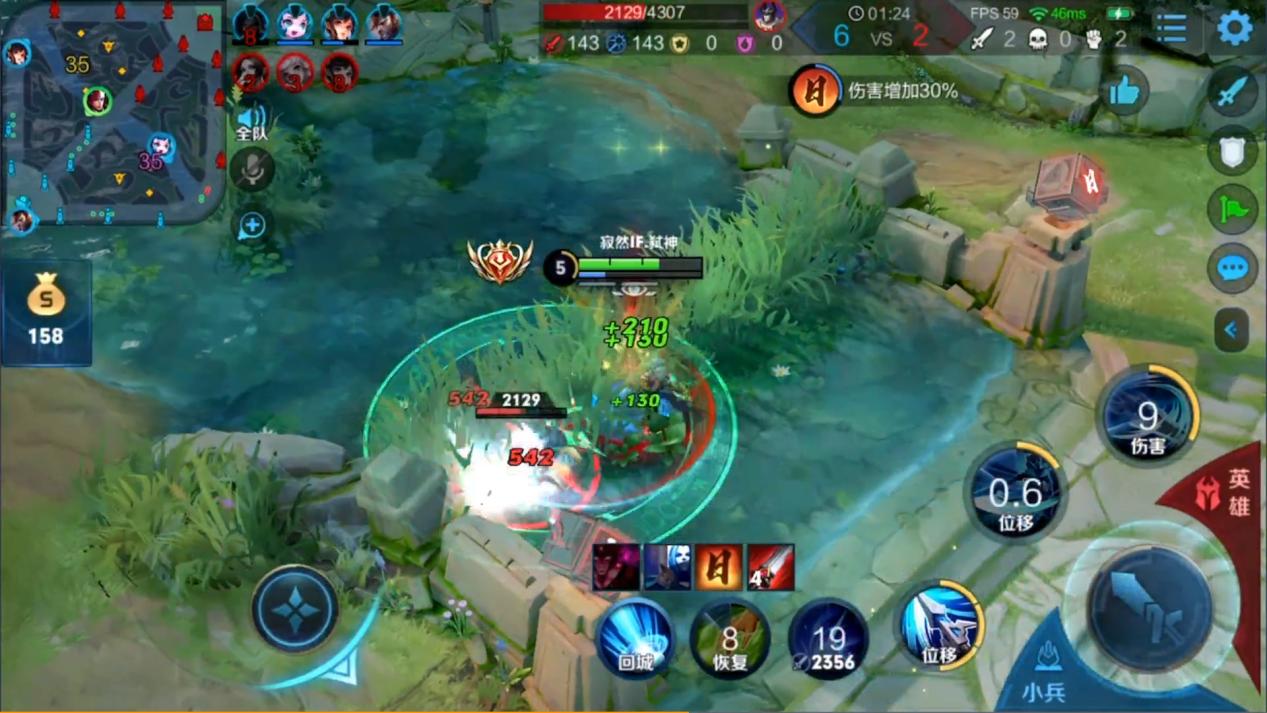Open the scoreboard list panel
This screenshot has width=1267, height=713.
pyautogui.click(x=1172, y=28)
